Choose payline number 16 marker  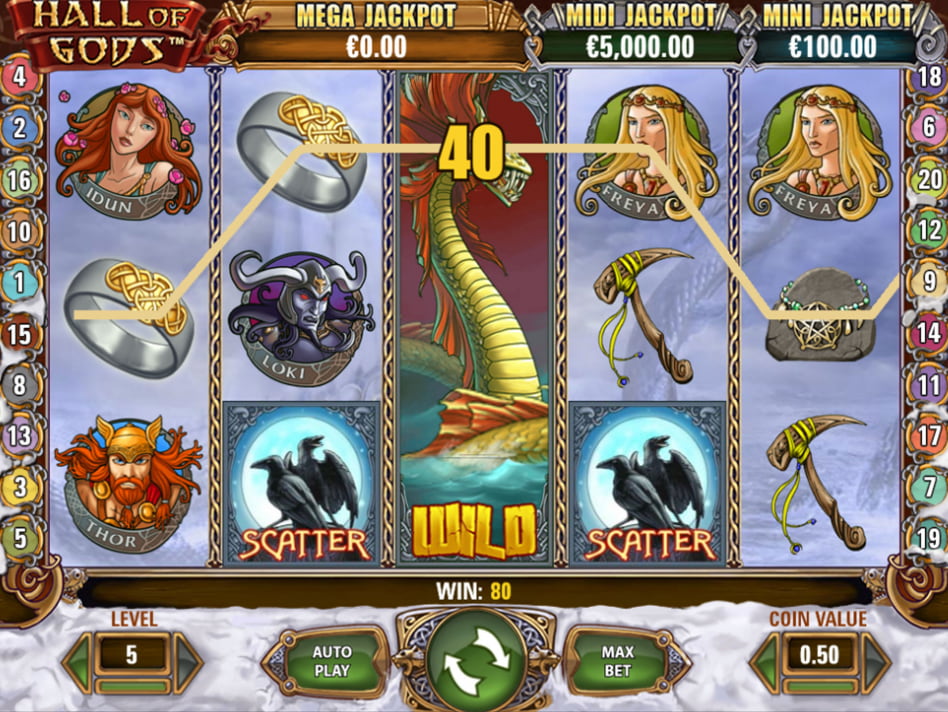click(x=20, y=181)
